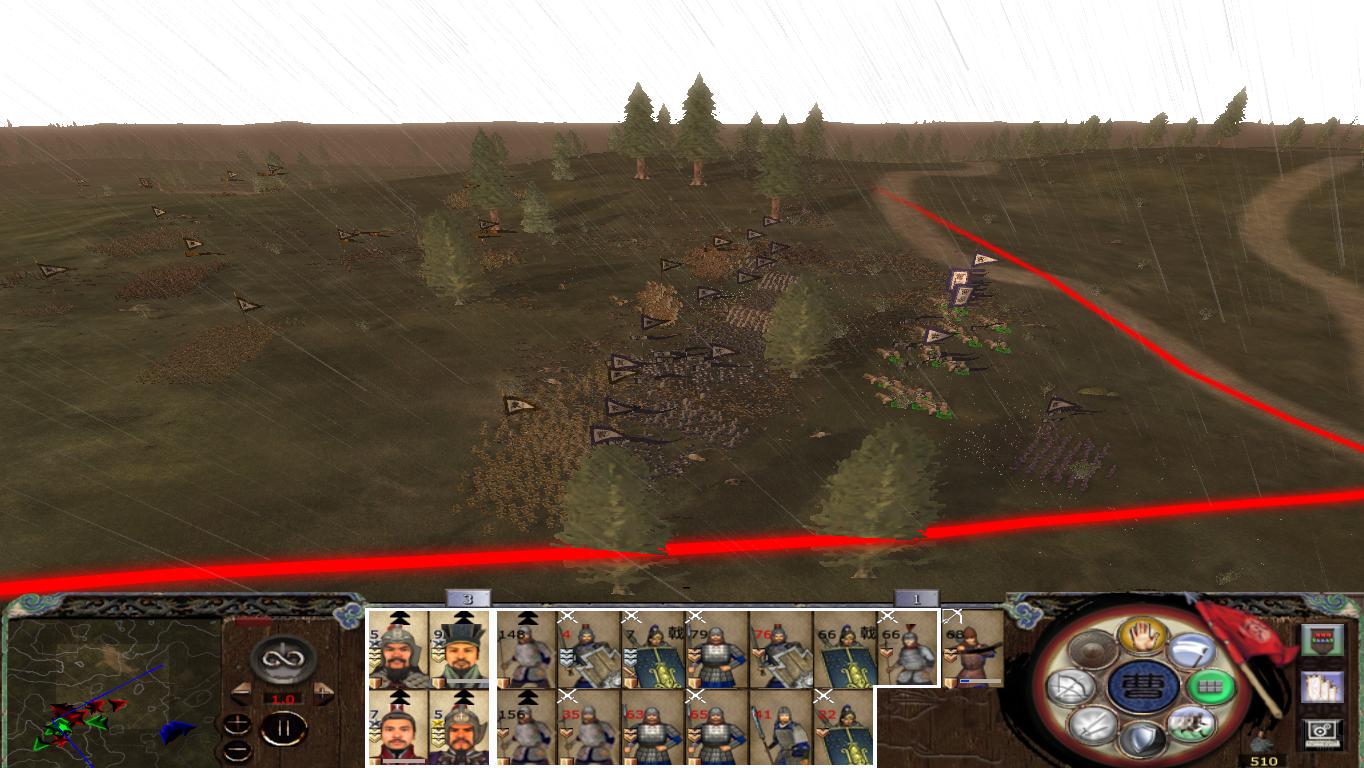Zoom in the minimap with the plus button
1364x768 pixels.
pyautogui.click(x=237, y=724)
